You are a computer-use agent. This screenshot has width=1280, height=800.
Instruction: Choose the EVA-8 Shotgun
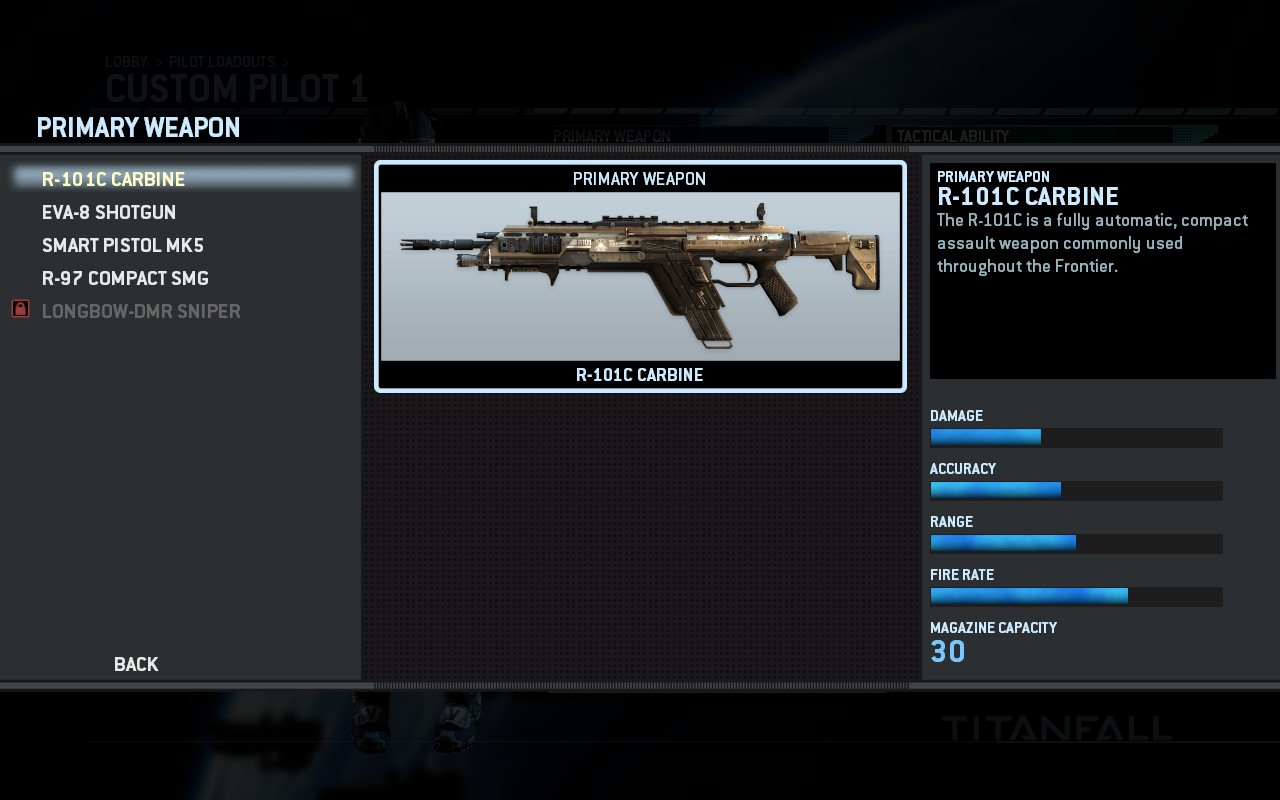[109, 212]
